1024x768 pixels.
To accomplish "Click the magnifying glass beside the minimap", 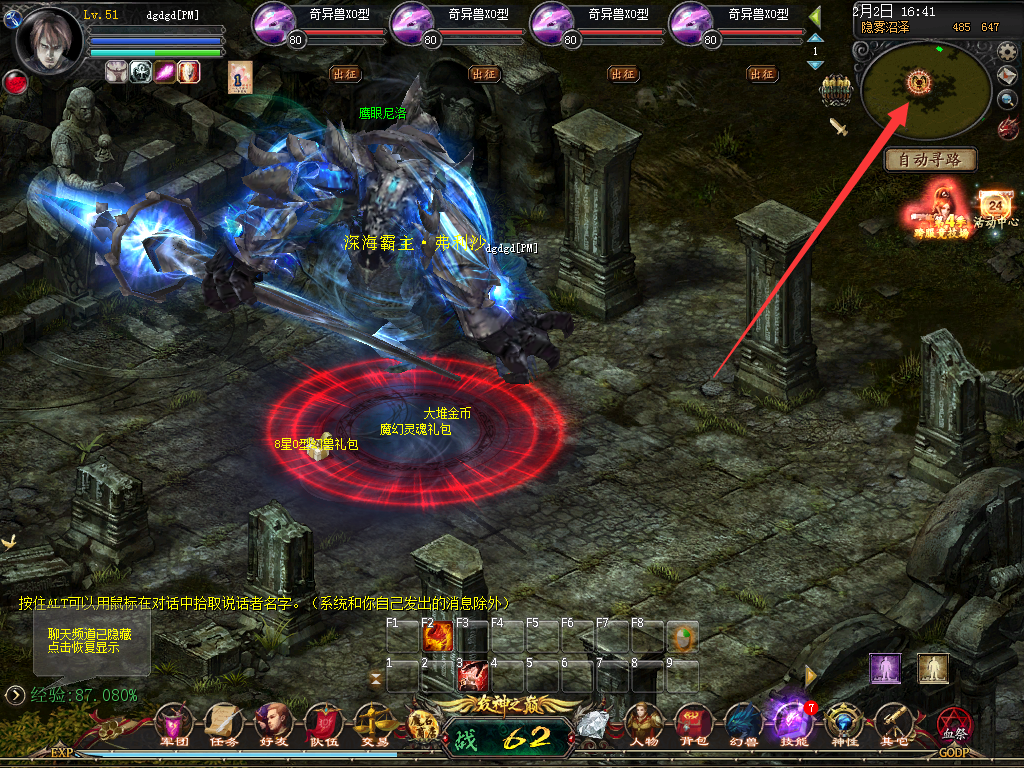I will [1006, 99].
